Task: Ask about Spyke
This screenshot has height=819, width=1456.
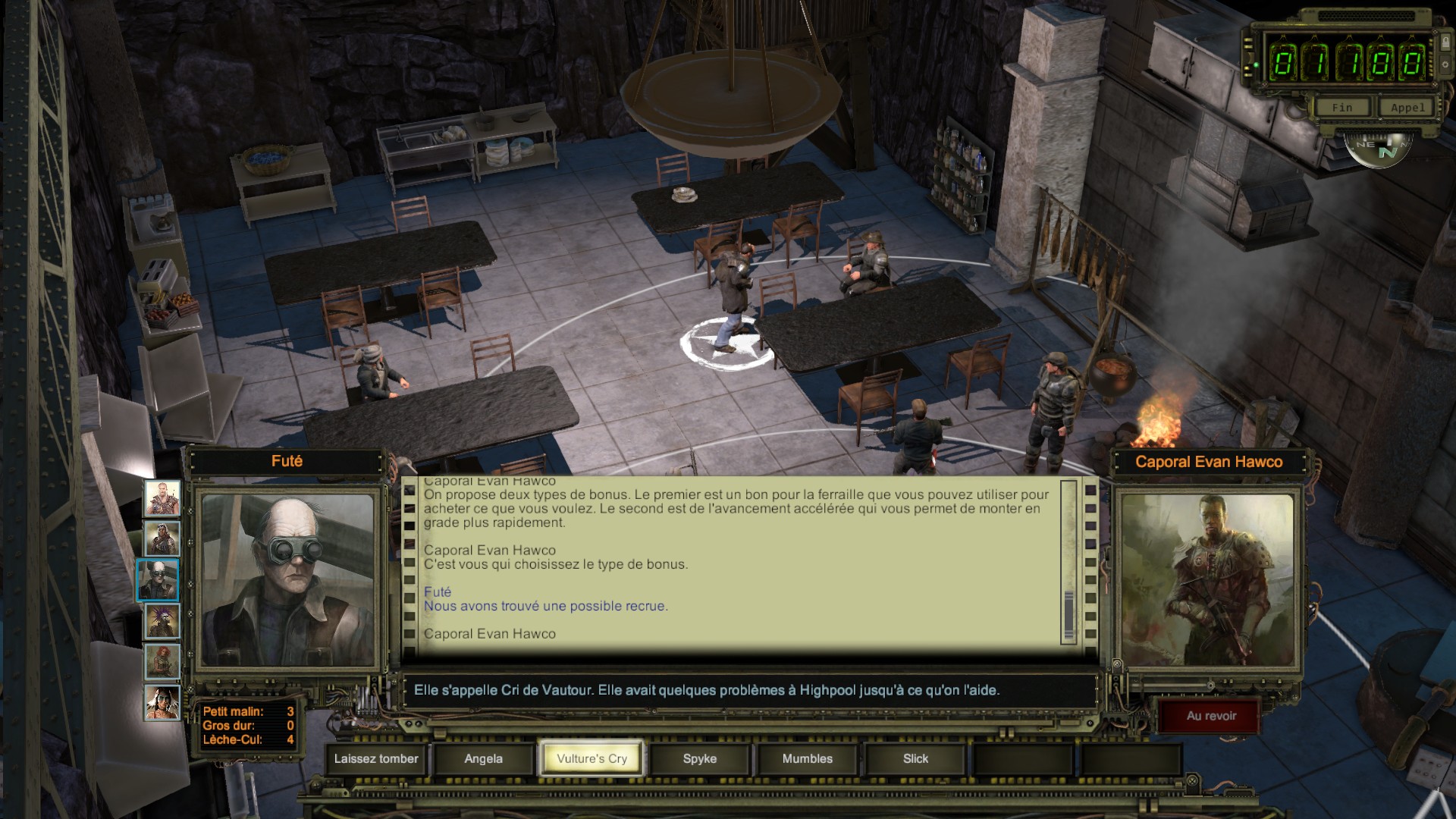Action: (x=699, y=758)
